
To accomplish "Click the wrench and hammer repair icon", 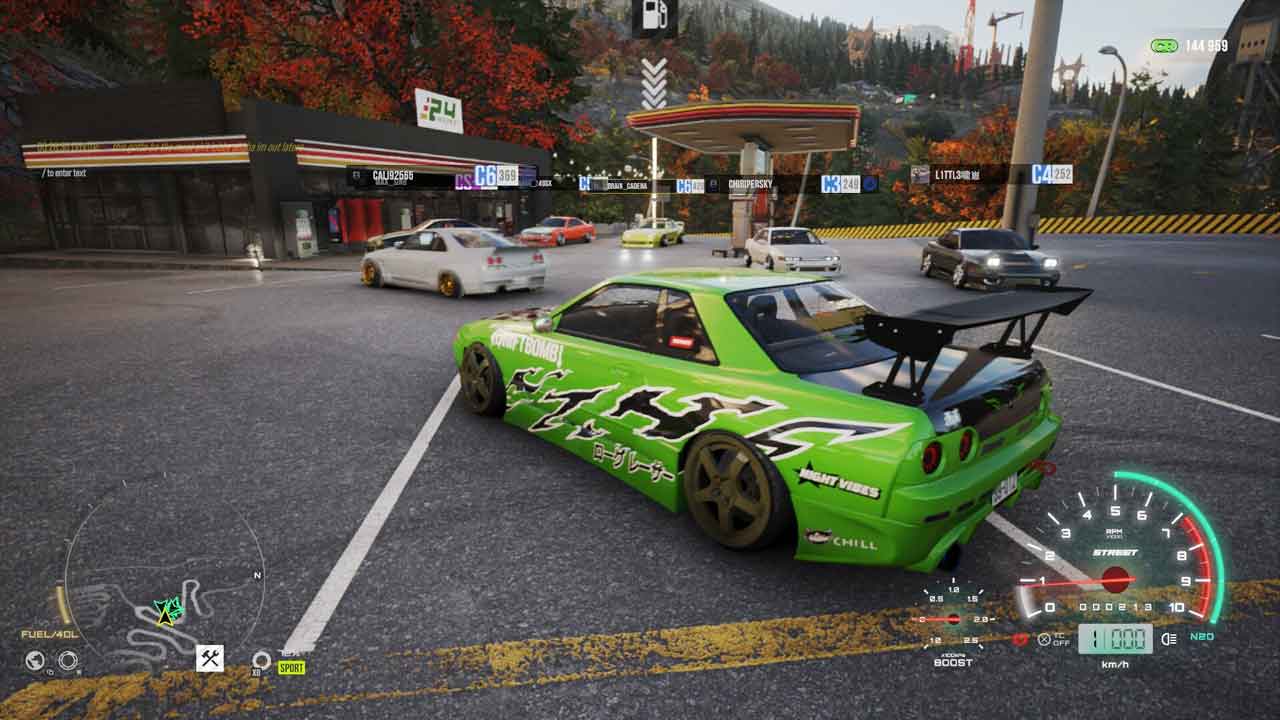I will pyautogui.click(x=210, y=657).
